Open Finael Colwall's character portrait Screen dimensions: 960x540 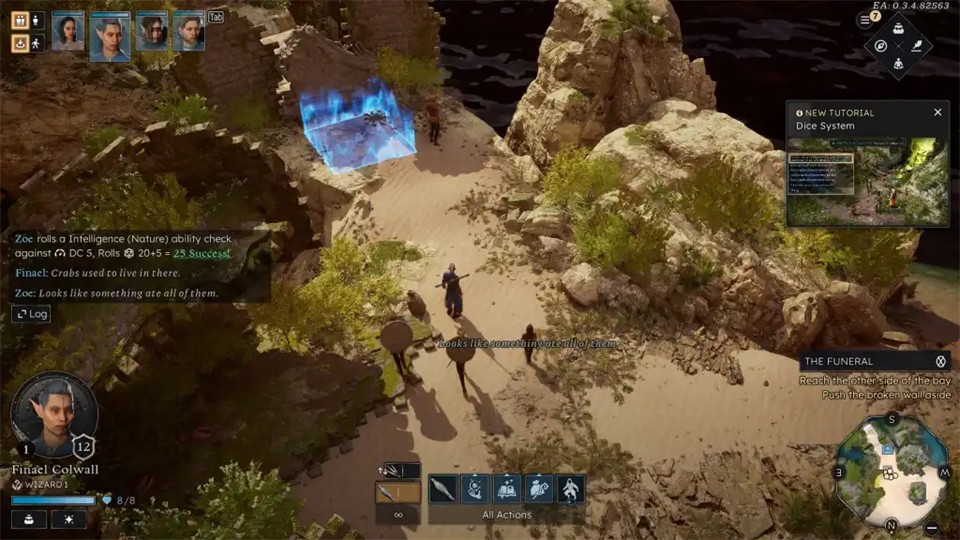(x=54, y=415)
